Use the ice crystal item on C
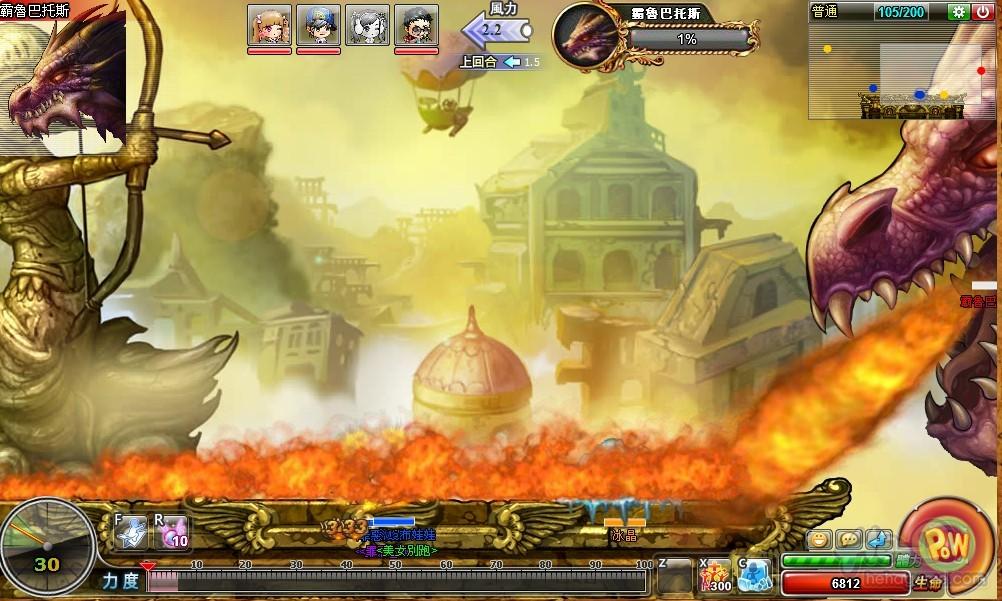This screenshot has height=601, width=1002. pos(756,575)
